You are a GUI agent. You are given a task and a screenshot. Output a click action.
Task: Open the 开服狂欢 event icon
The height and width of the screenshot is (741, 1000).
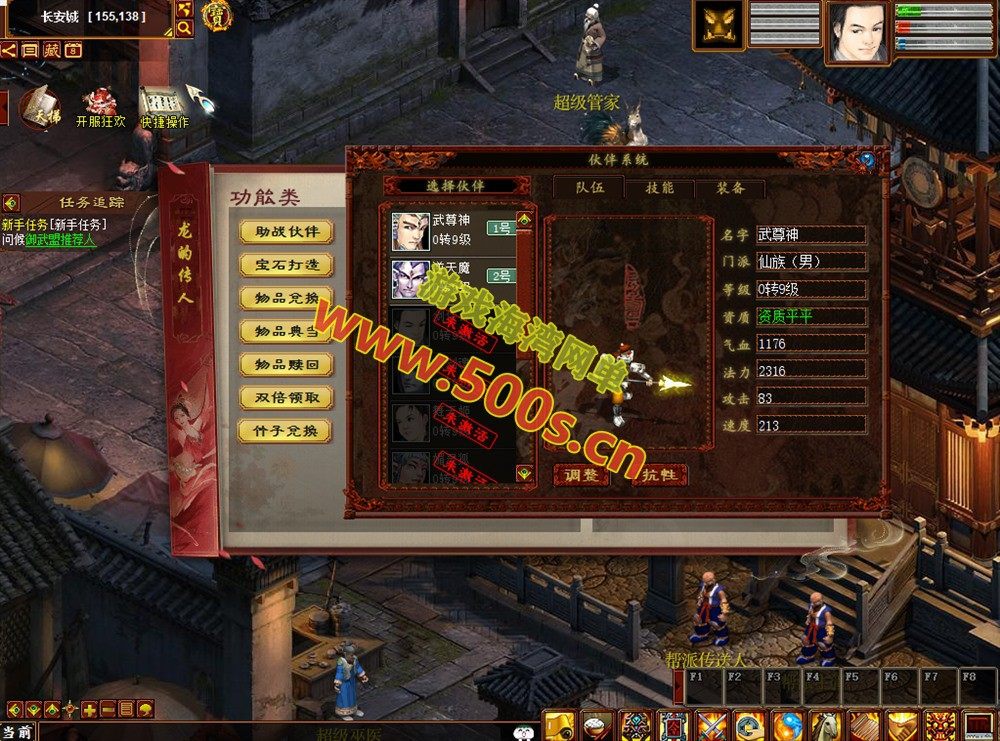[100, 107]
